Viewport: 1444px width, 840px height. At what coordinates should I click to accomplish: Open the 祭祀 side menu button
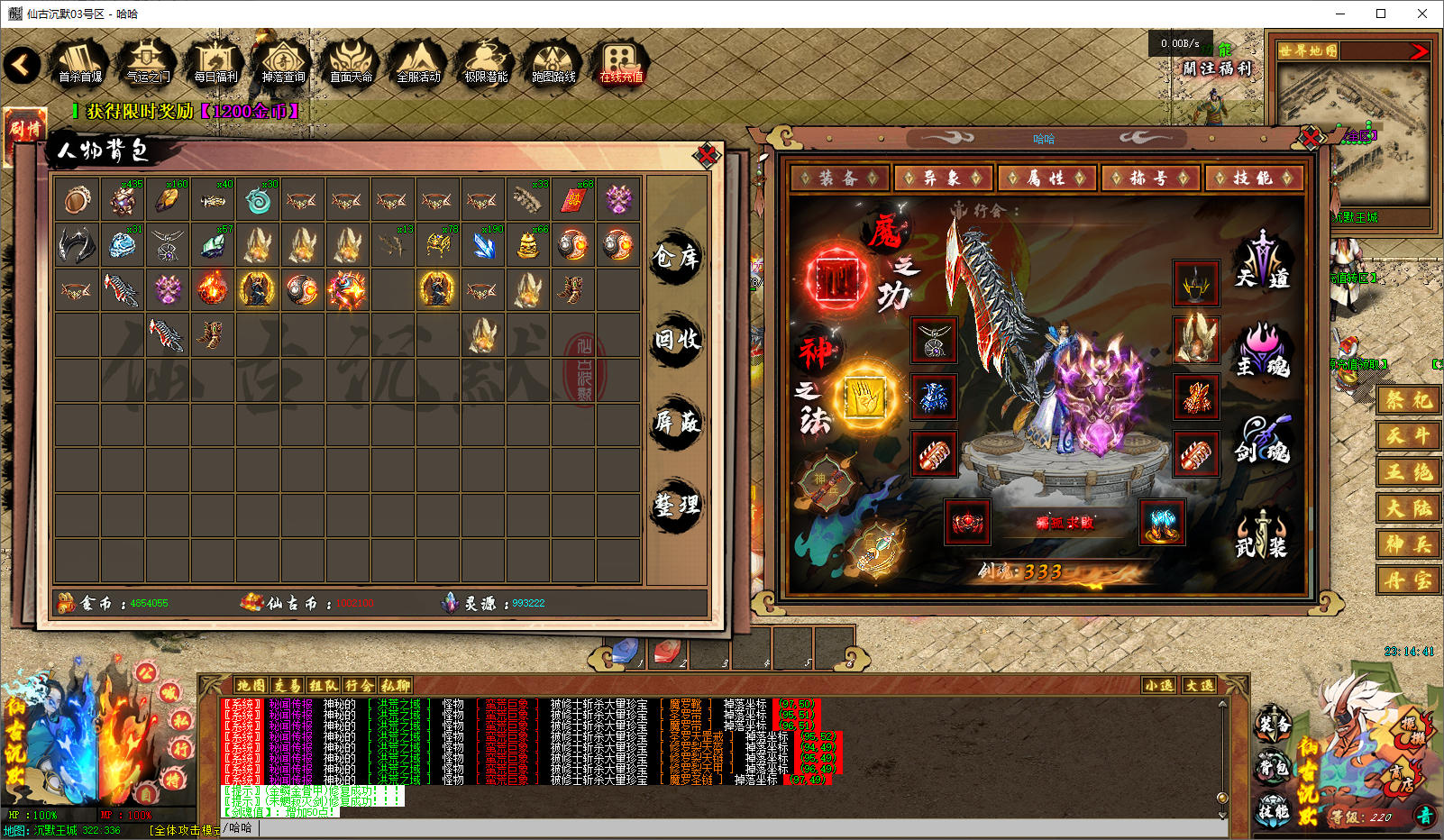1407,400
